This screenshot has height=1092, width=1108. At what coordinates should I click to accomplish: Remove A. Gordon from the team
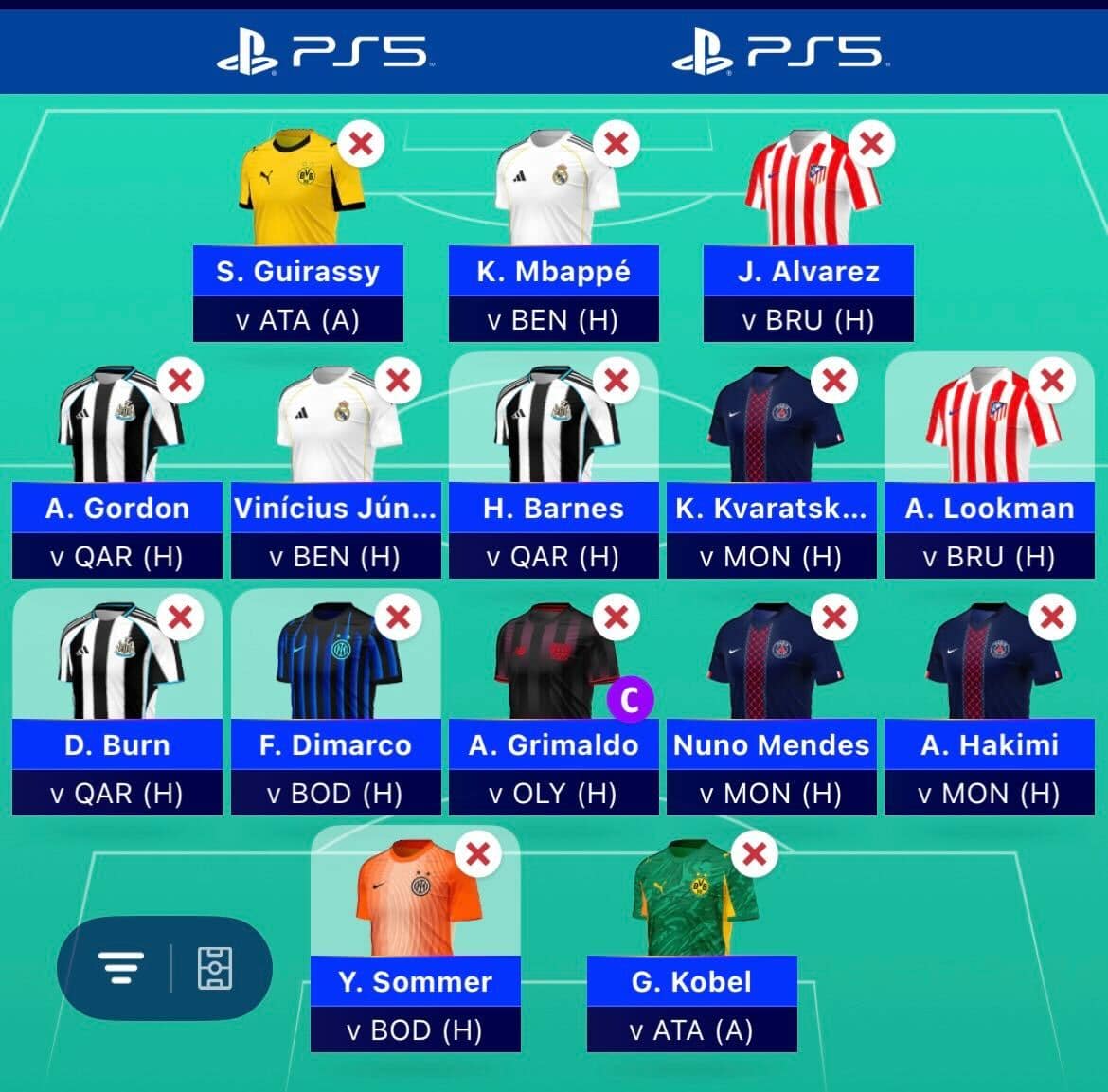tap(180, 382)
